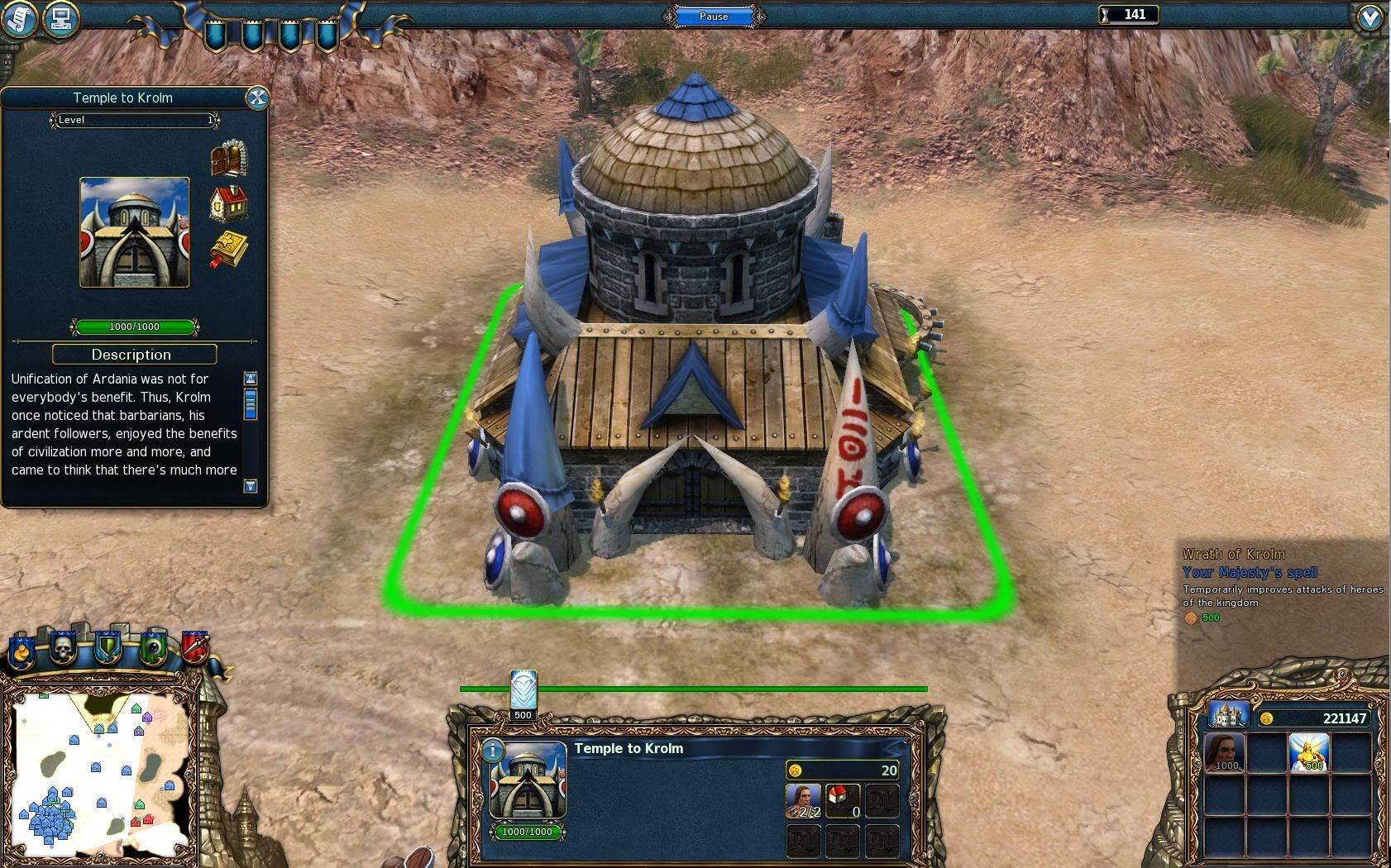
Task: Close the Temple to Krolm info panel
Action: pos(257,98)
